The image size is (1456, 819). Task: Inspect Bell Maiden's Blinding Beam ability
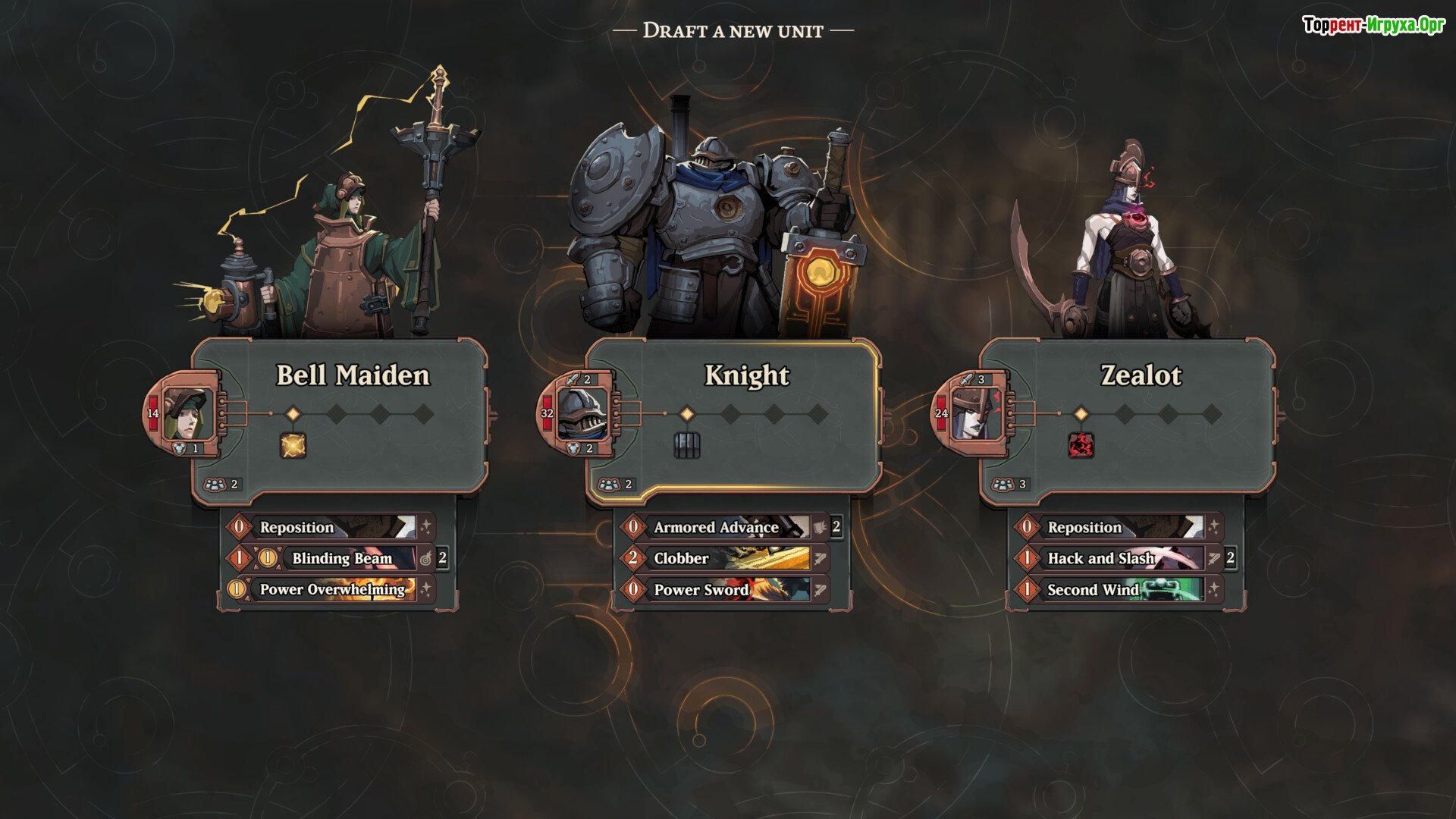pos(341,558)
